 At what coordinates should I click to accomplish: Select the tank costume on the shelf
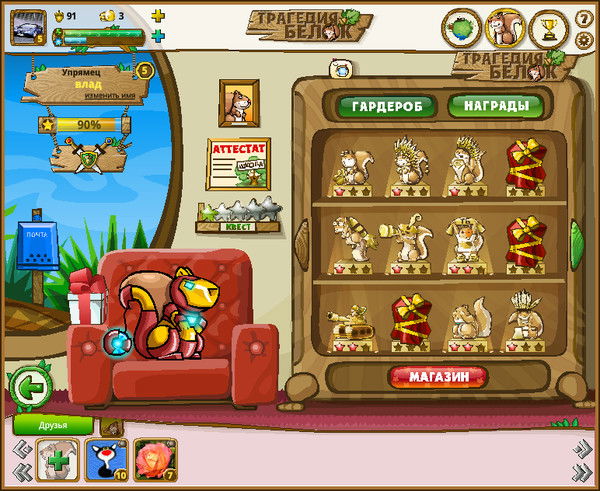coord(352,322)
